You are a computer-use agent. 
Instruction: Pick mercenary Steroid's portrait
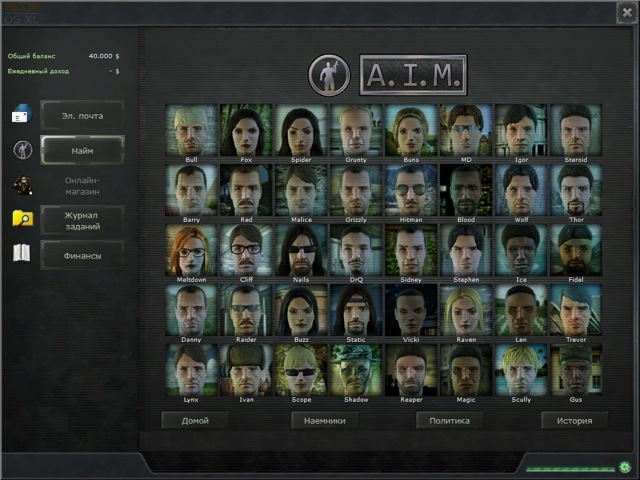[575, 130]
